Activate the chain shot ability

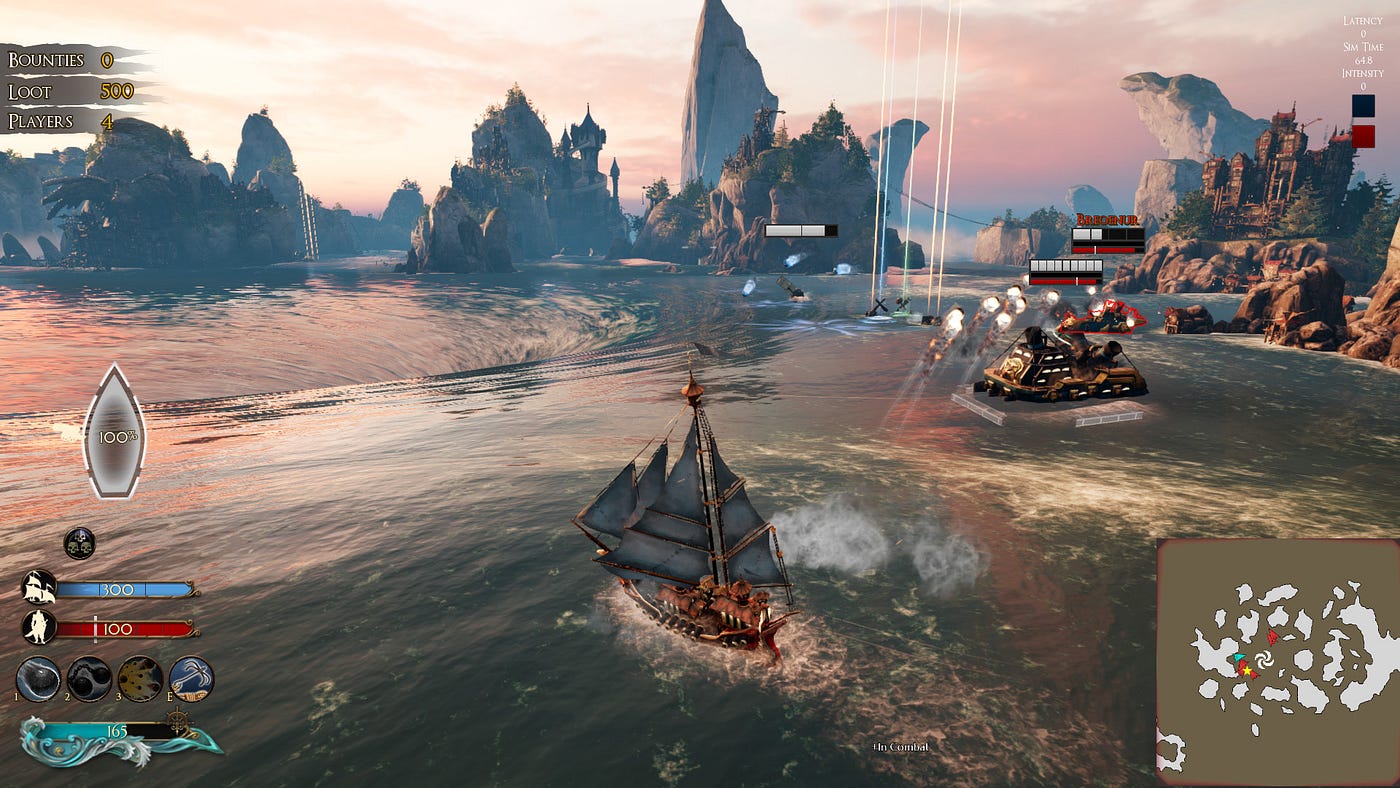[89, 678]
